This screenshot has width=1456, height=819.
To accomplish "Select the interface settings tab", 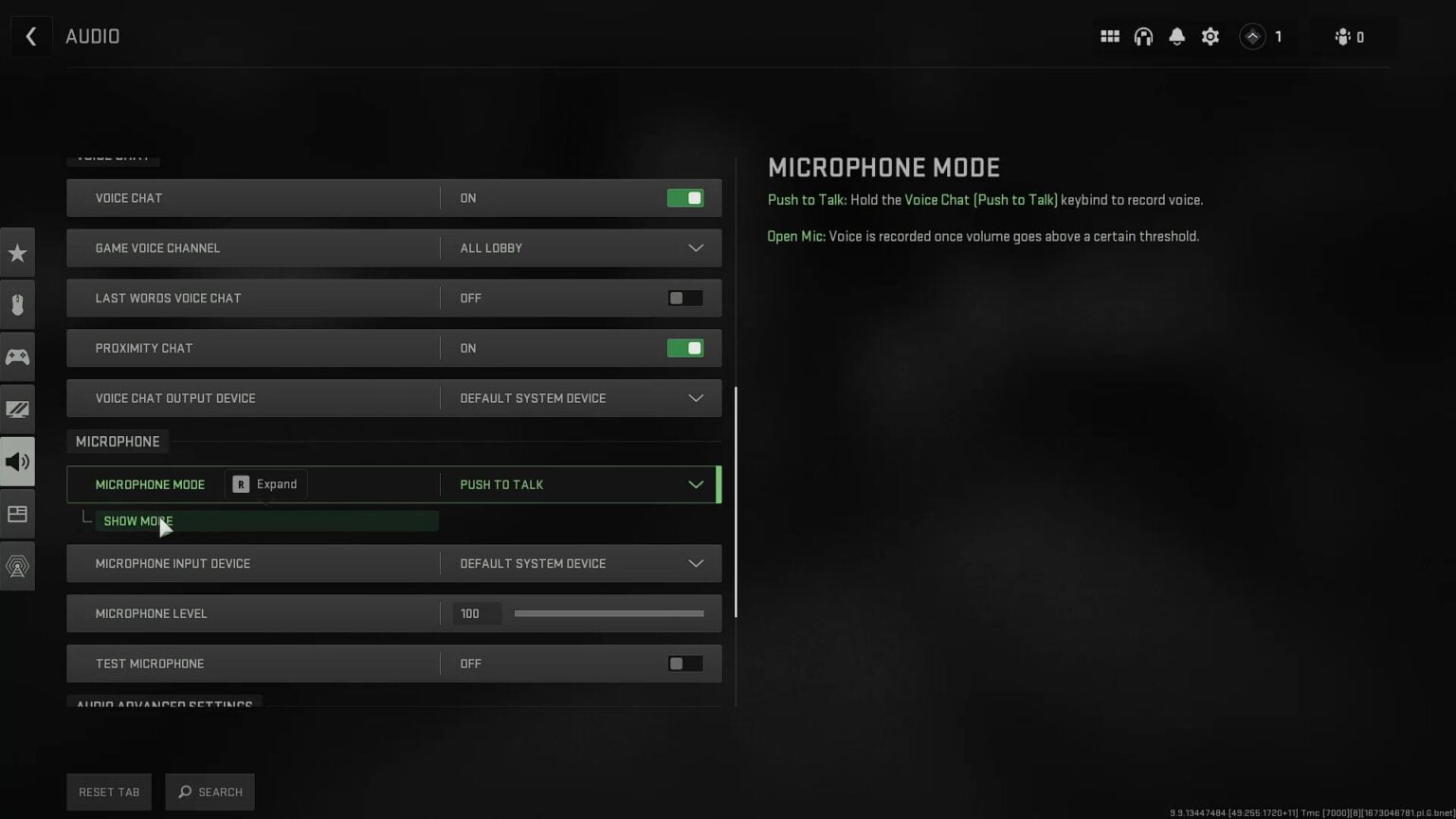I will pyautogui.click(x=17, y=514).
